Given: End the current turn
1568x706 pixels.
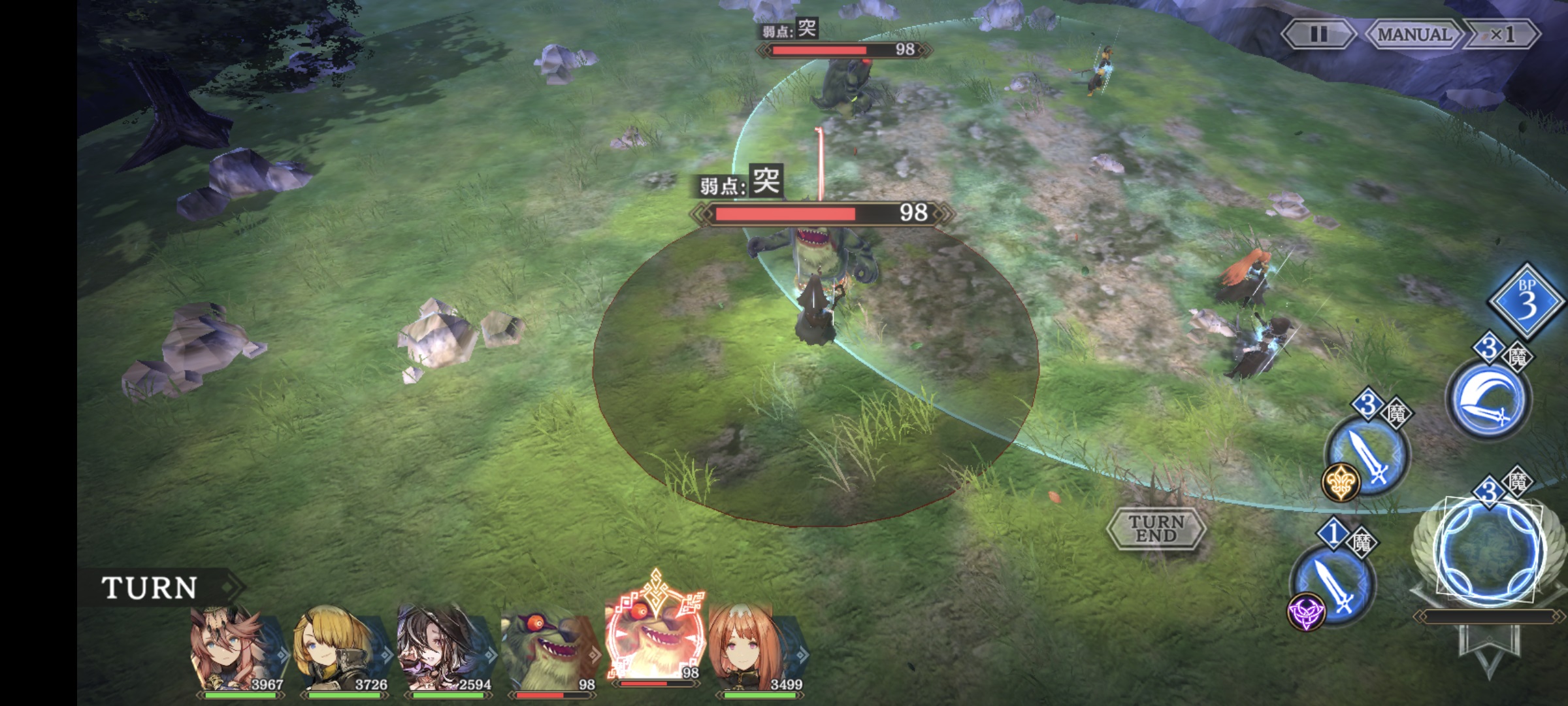Looking at the screenshot, I should [1156, 528].
